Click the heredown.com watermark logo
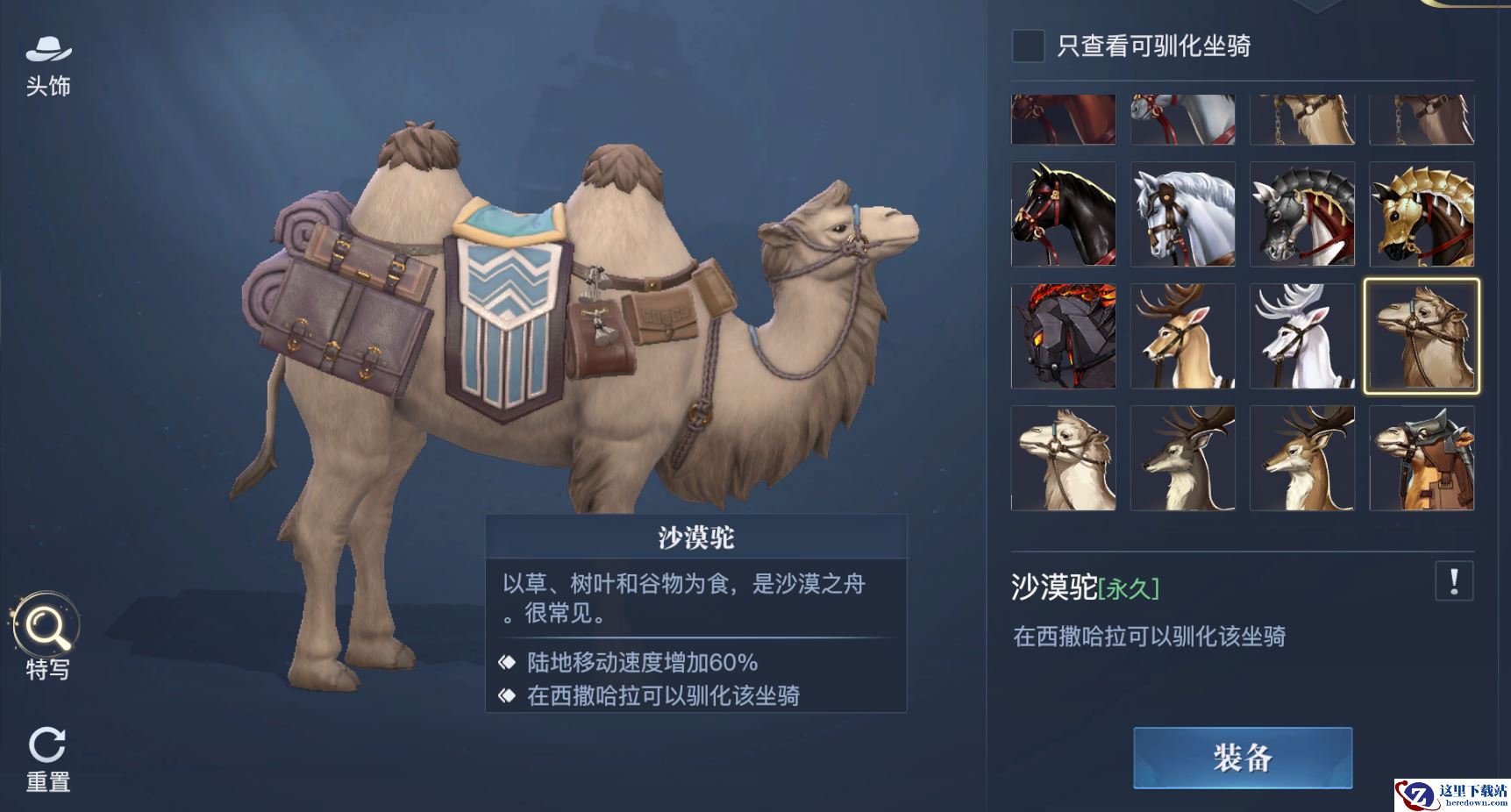 [x=1451, y=794]
